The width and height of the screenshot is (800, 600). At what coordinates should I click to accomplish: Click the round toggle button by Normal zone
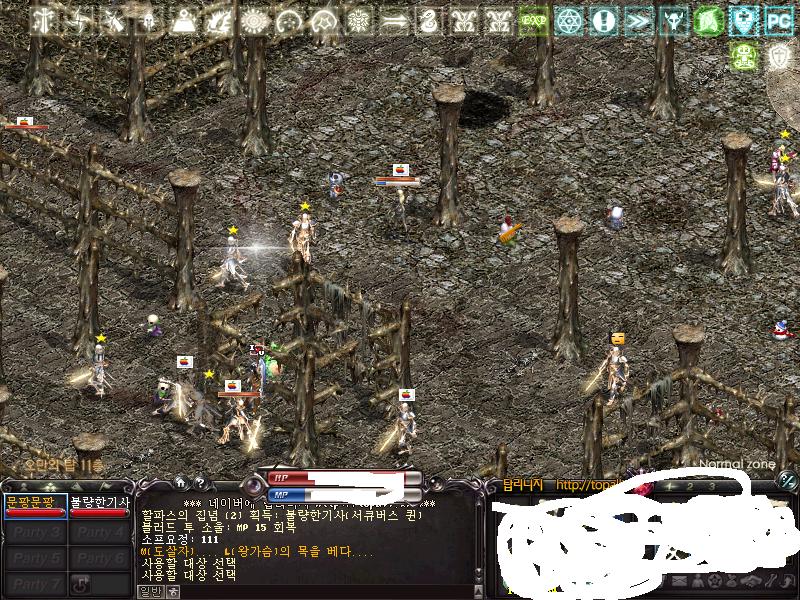(787, 481)
